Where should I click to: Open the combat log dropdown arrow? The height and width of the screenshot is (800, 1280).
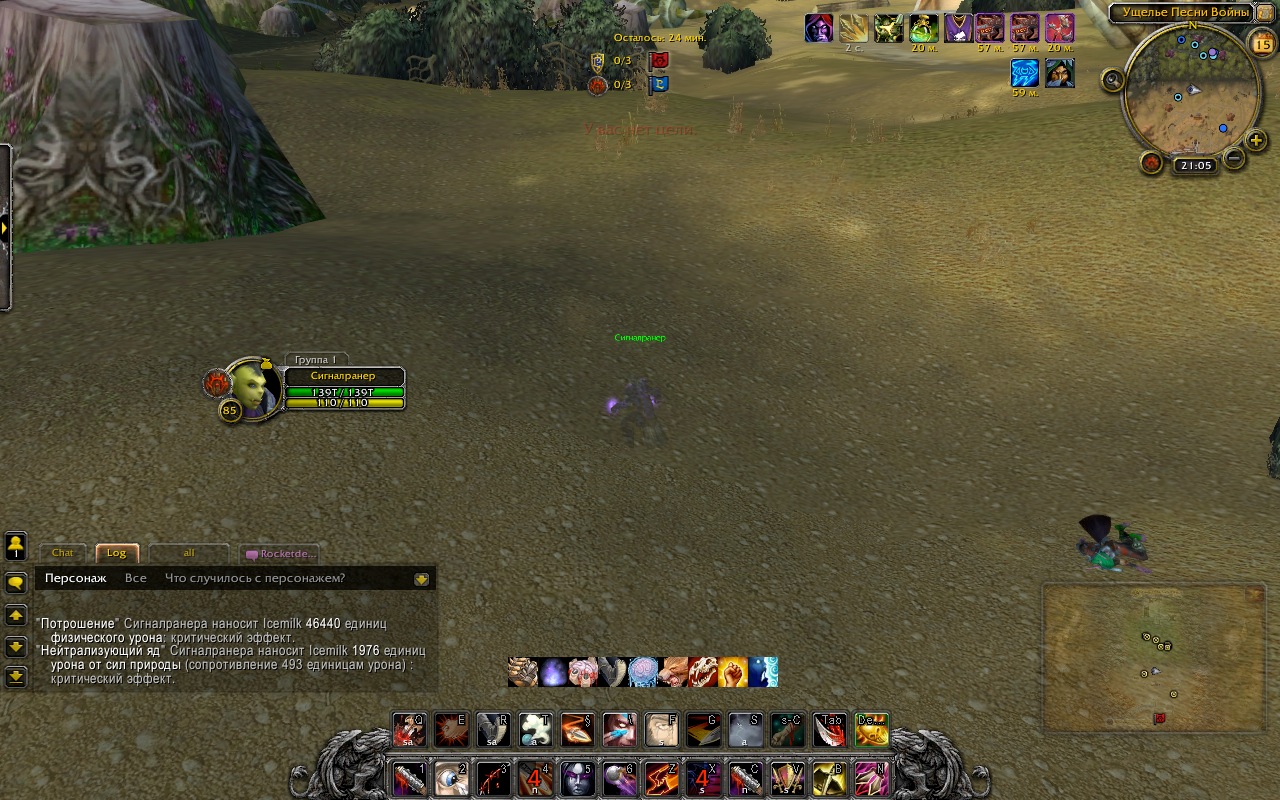coord(422,578)
